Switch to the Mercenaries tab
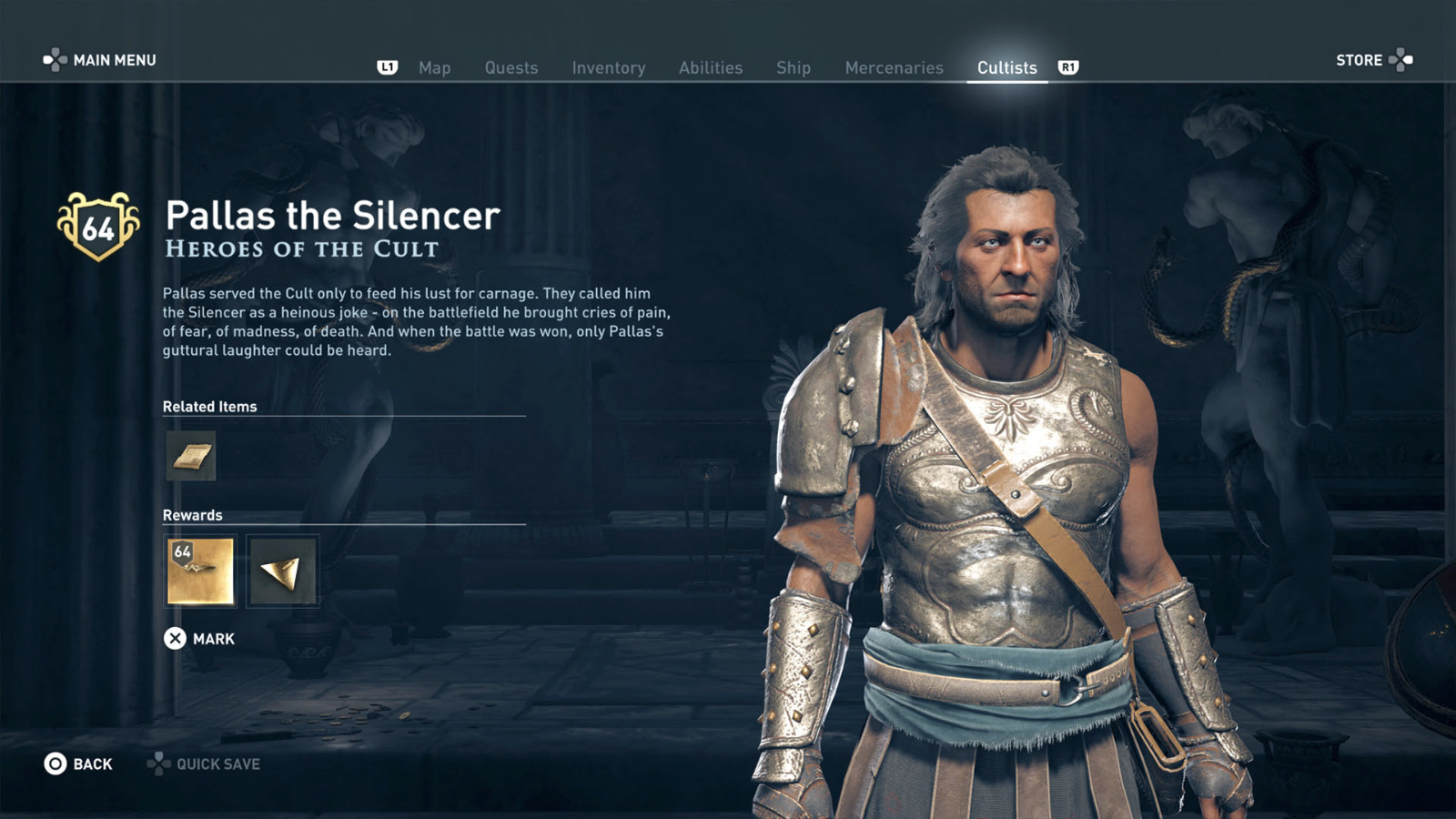 [894, 66]
